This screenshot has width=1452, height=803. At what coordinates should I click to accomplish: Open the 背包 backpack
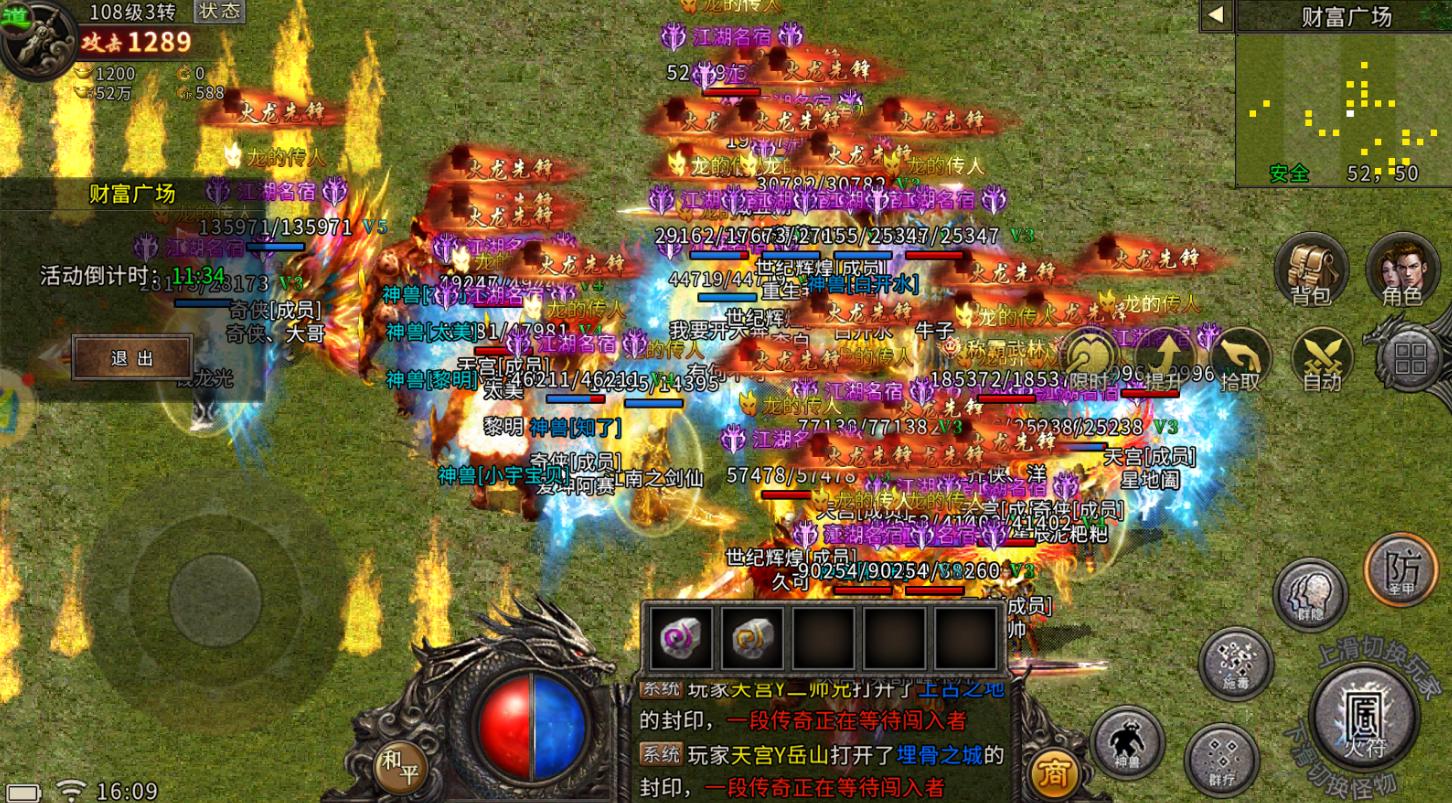click(x=1312, y=270)
